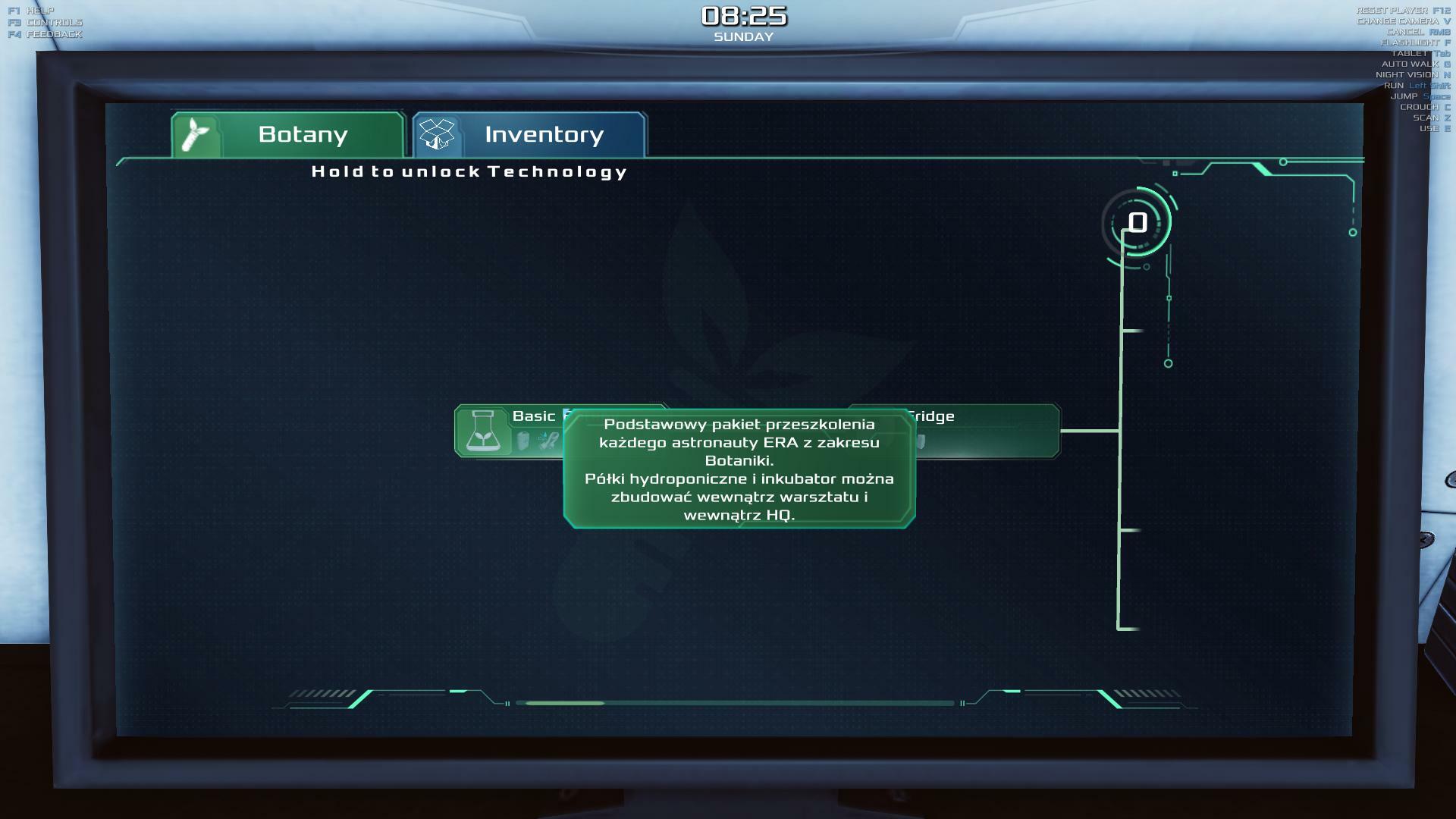The image size is (1456, 819).
Task: Switch to the Botany tab
Action: [x=288, y=135]
